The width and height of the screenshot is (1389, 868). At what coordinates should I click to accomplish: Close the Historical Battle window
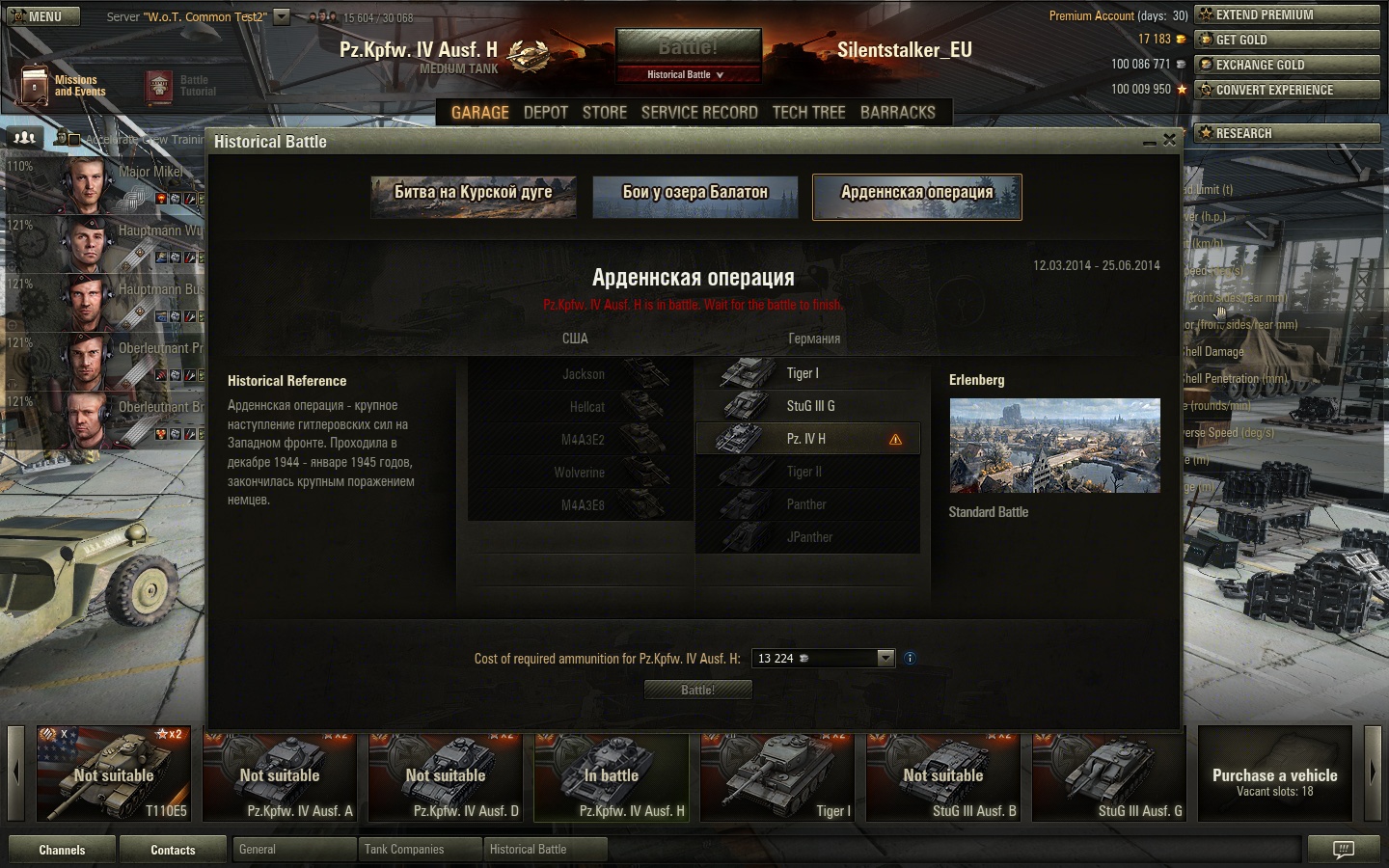click(x=1169, y=140)
